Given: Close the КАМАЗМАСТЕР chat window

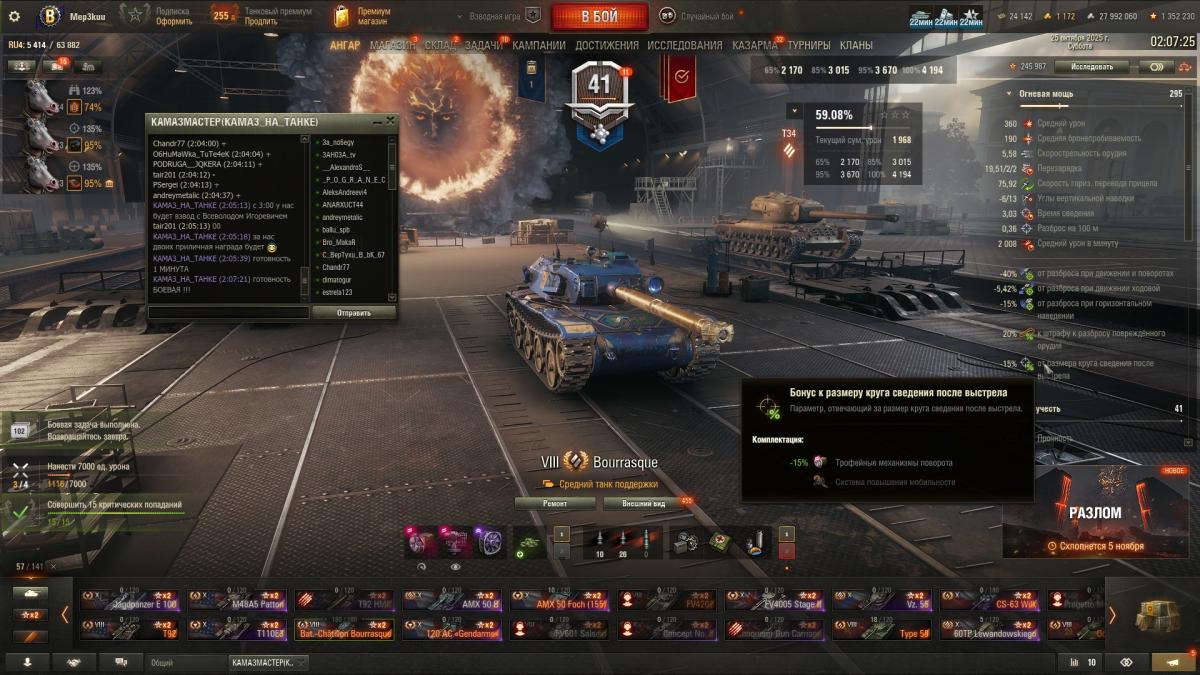Looking at the screenshot, I should click(390, 120).
